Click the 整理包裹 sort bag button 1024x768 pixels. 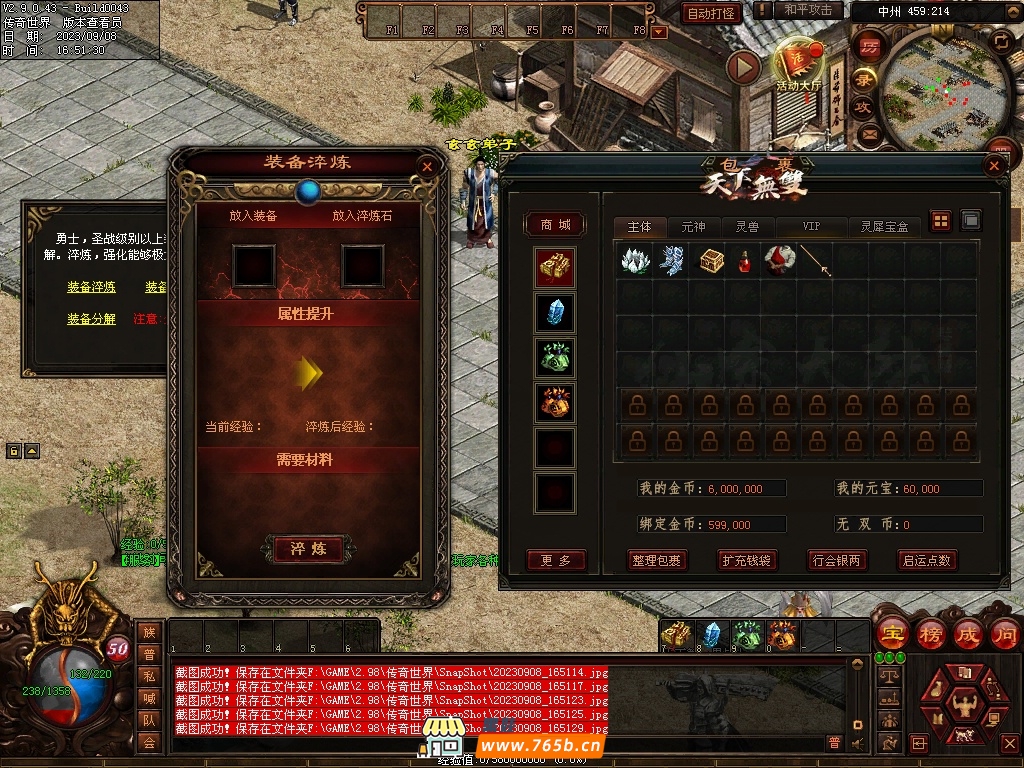tap(656, 560)
